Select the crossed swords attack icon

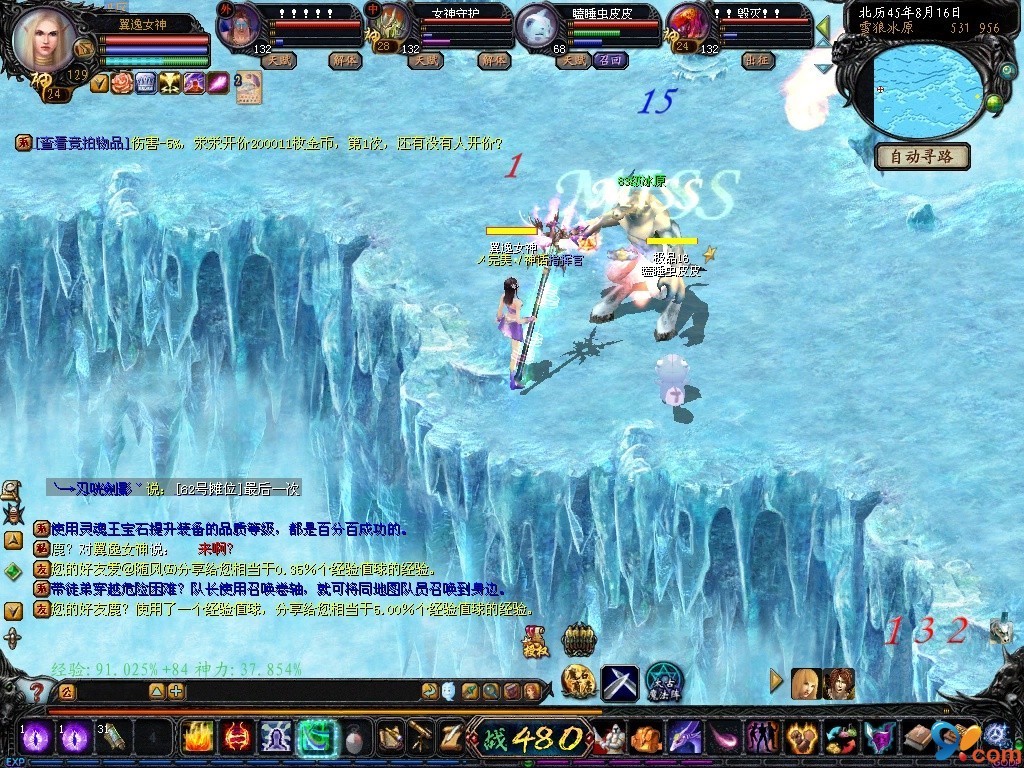[619, 683]
